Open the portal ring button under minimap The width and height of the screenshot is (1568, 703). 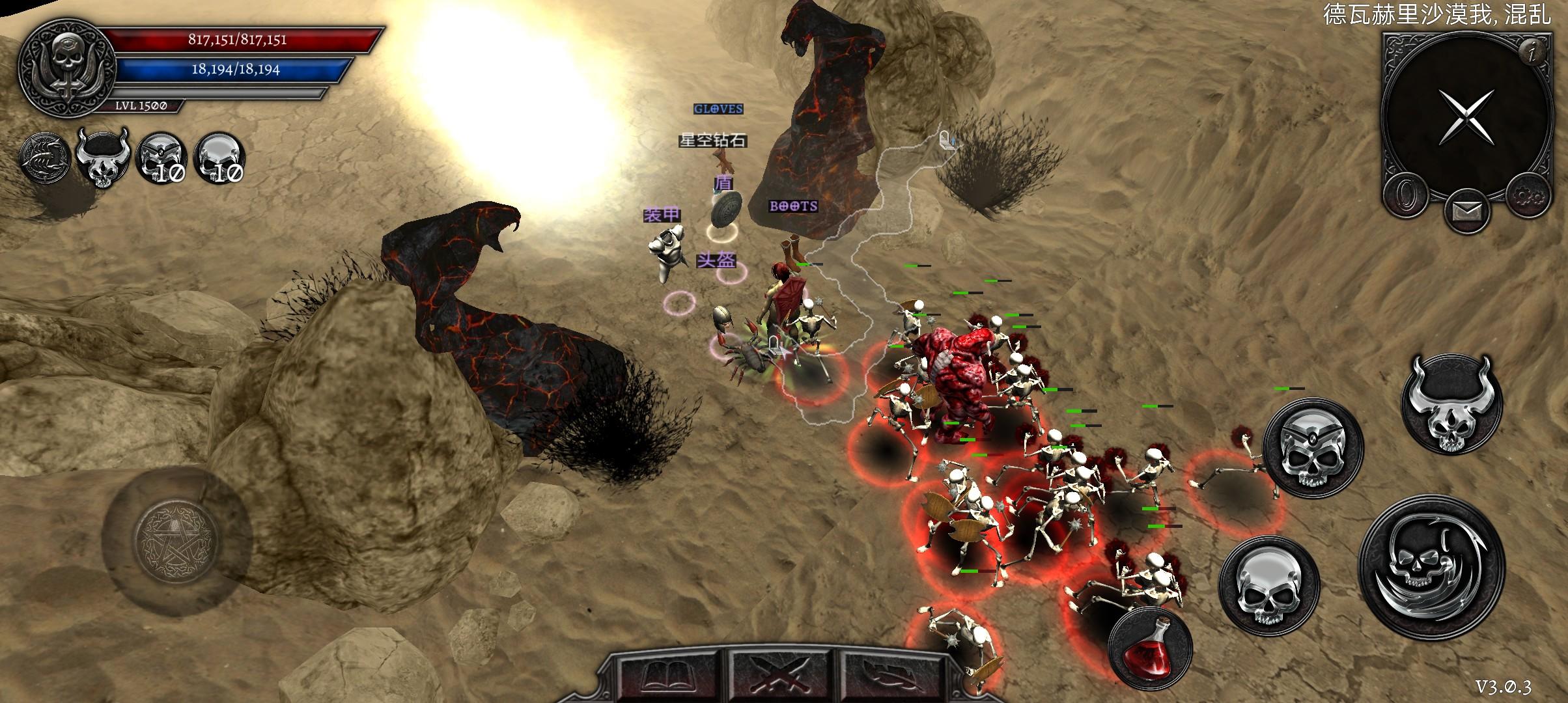1405,195
